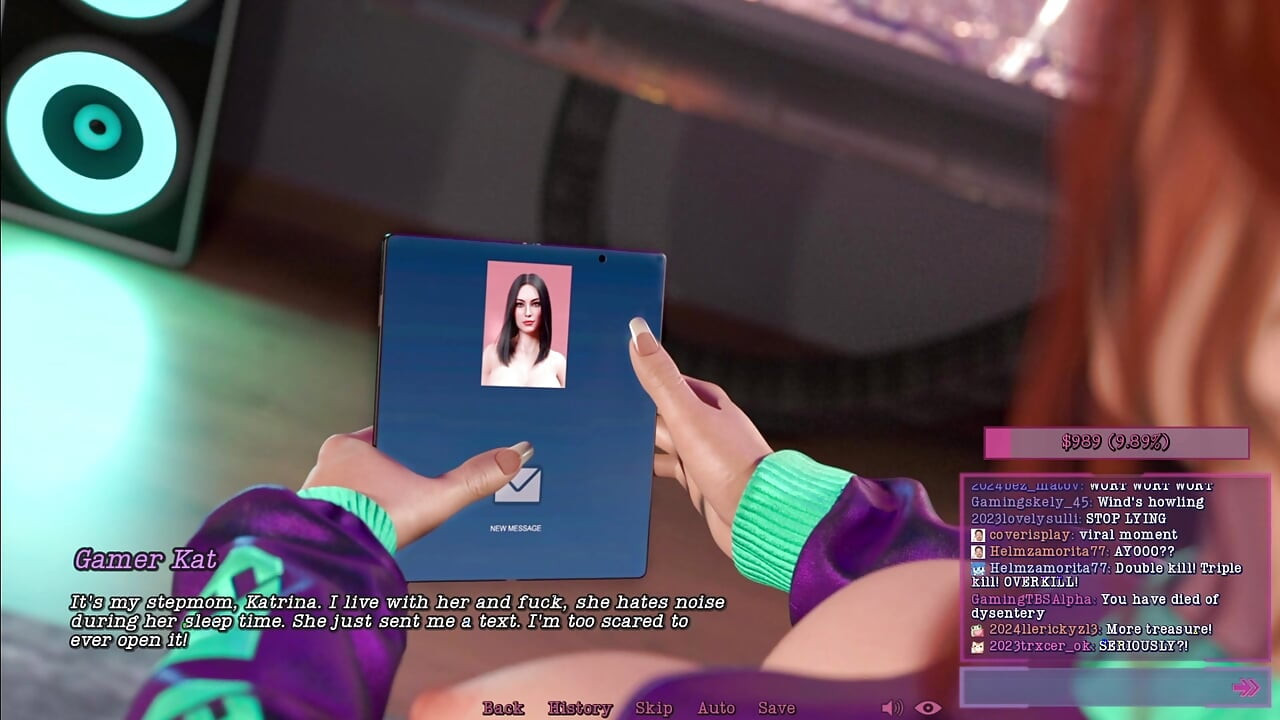
Task: Hide the interface with the eye icon
Action: (x=927, y=707)
